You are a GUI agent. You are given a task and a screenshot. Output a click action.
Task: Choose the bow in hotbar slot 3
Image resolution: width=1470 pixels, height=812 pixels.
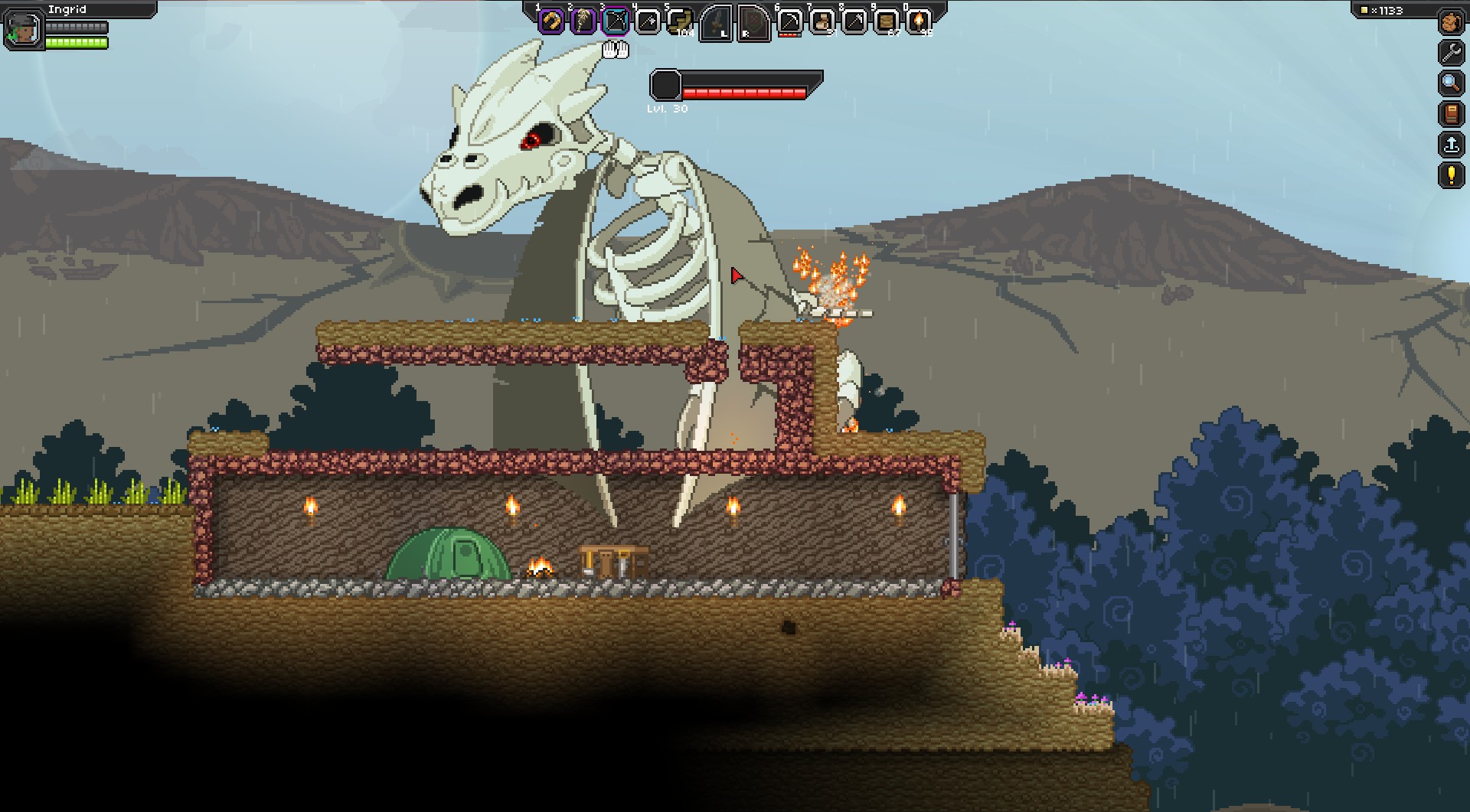(616, 21)
